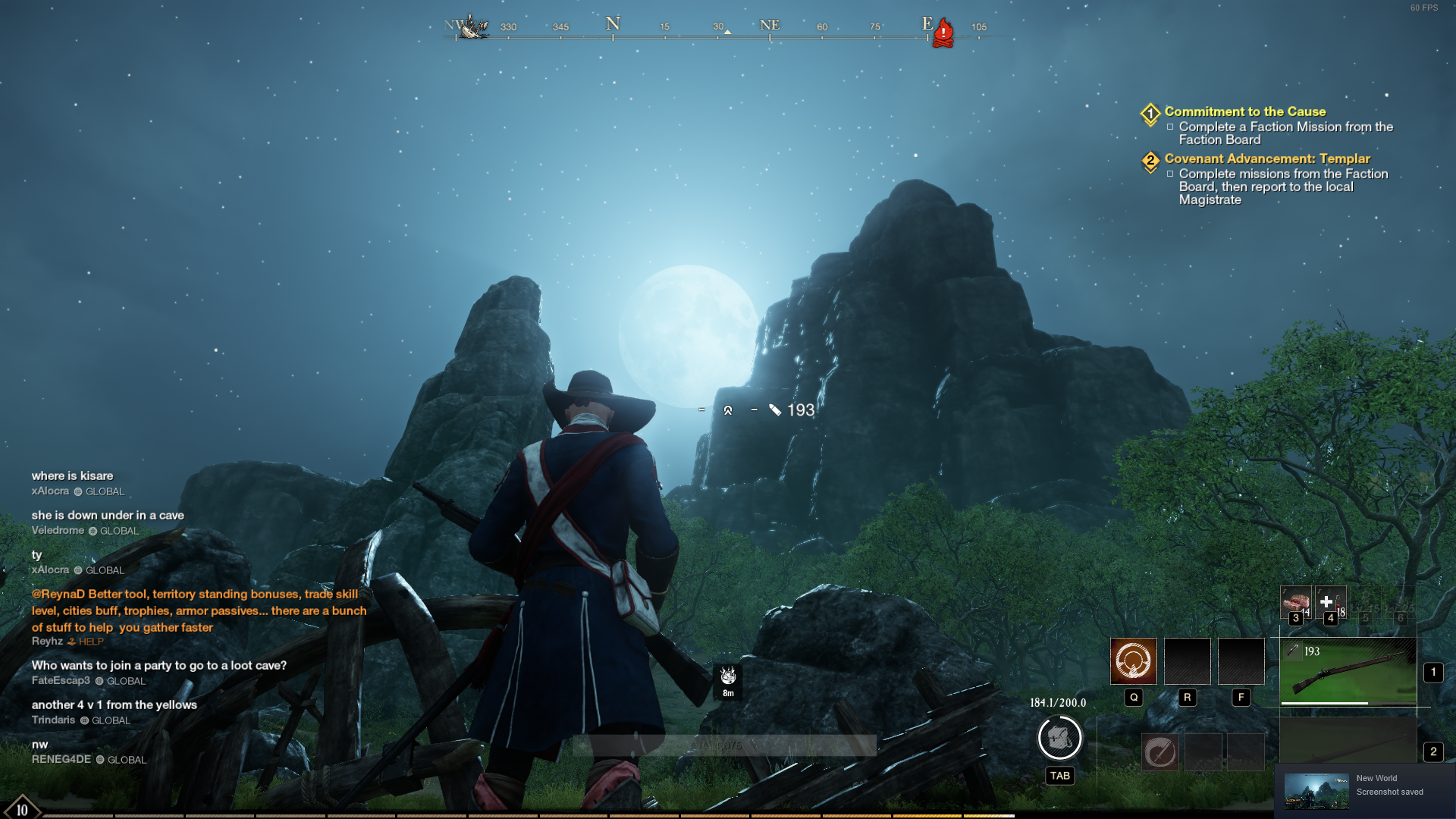Select Reyhz's orange HELP chat message
This screenshot has width=1456, height=819.
(199, 610)
